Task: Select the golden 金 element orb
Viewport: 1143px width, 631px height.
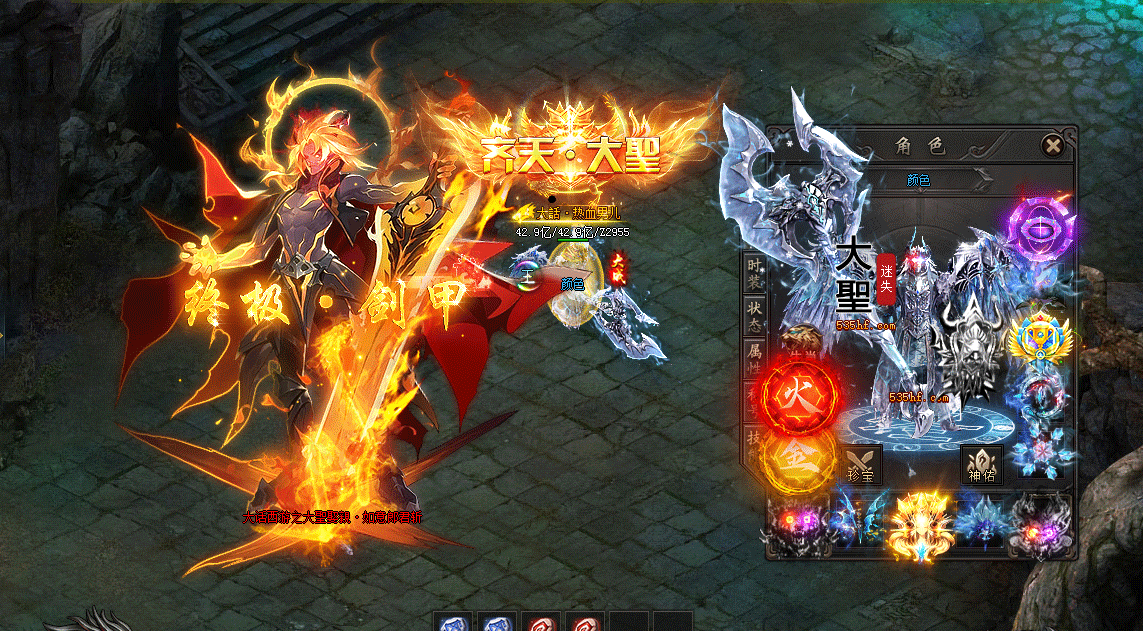Action: (x=798, y=459)
